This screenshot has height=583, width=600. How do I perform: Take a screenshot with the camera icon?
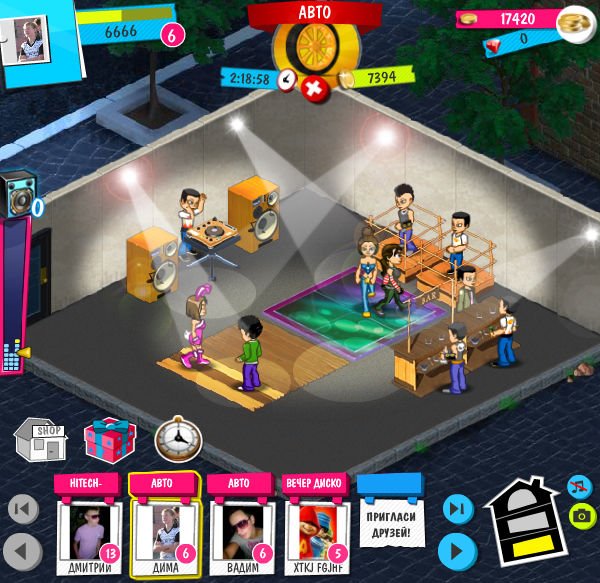pos(578,516)
